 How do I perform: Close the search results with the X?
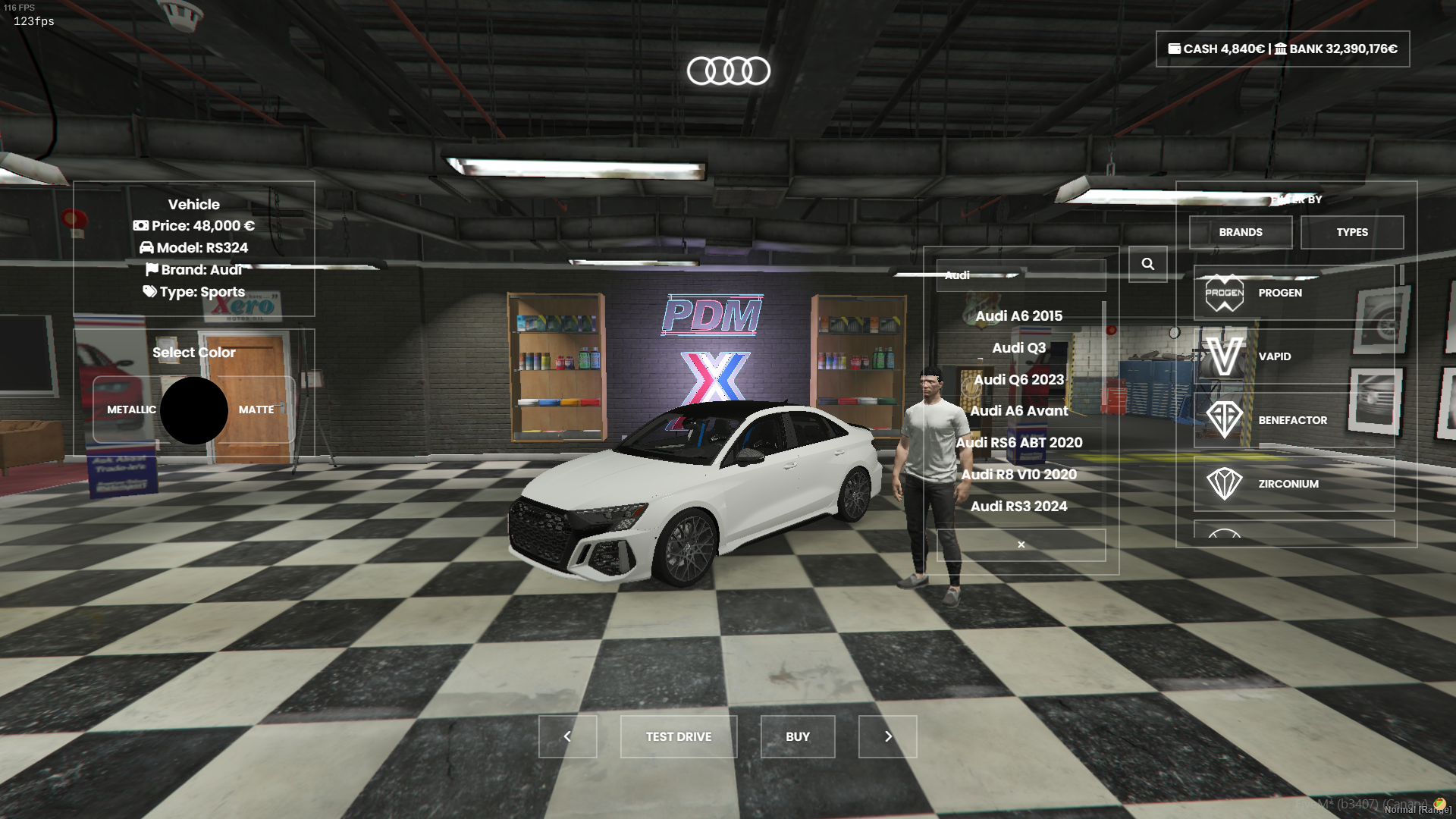pyautogui.click(x=1021, y=544)
